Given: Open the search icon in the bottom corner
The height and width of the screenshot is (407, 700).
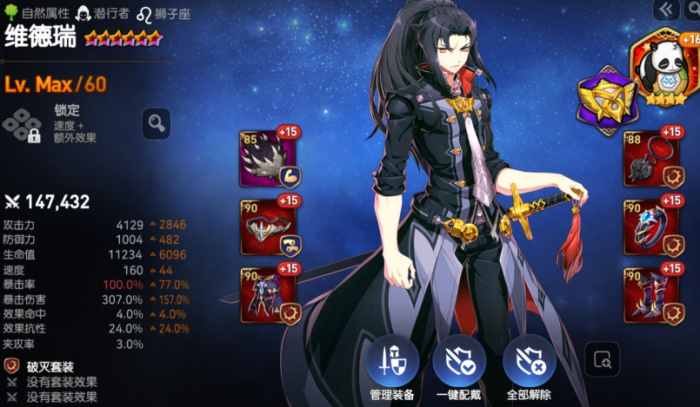Looking at the screenshot, I should (602, 360).
